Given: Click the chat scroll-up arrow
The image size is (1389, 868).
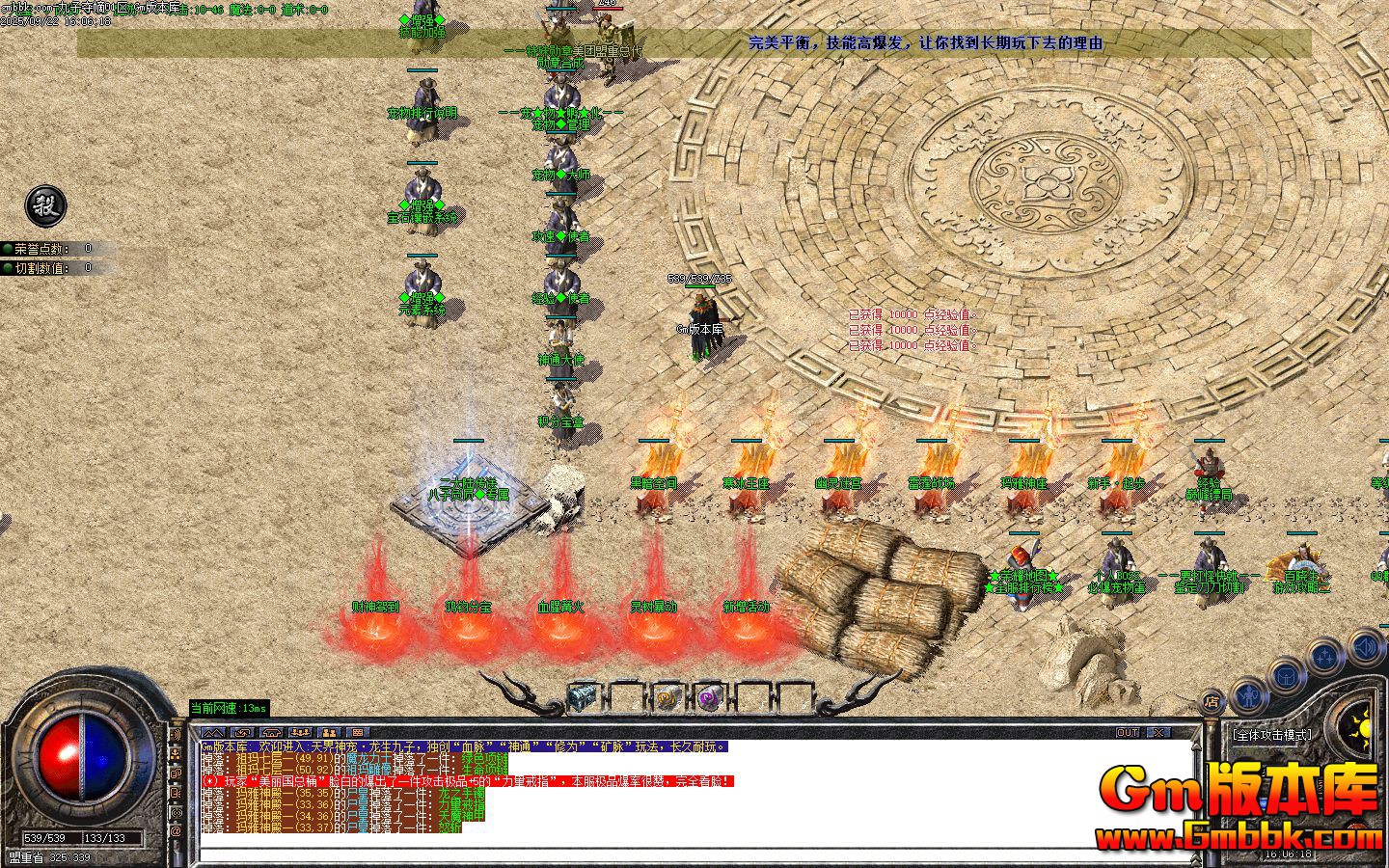Looking at the screenshot, I should pos(1196,746).
